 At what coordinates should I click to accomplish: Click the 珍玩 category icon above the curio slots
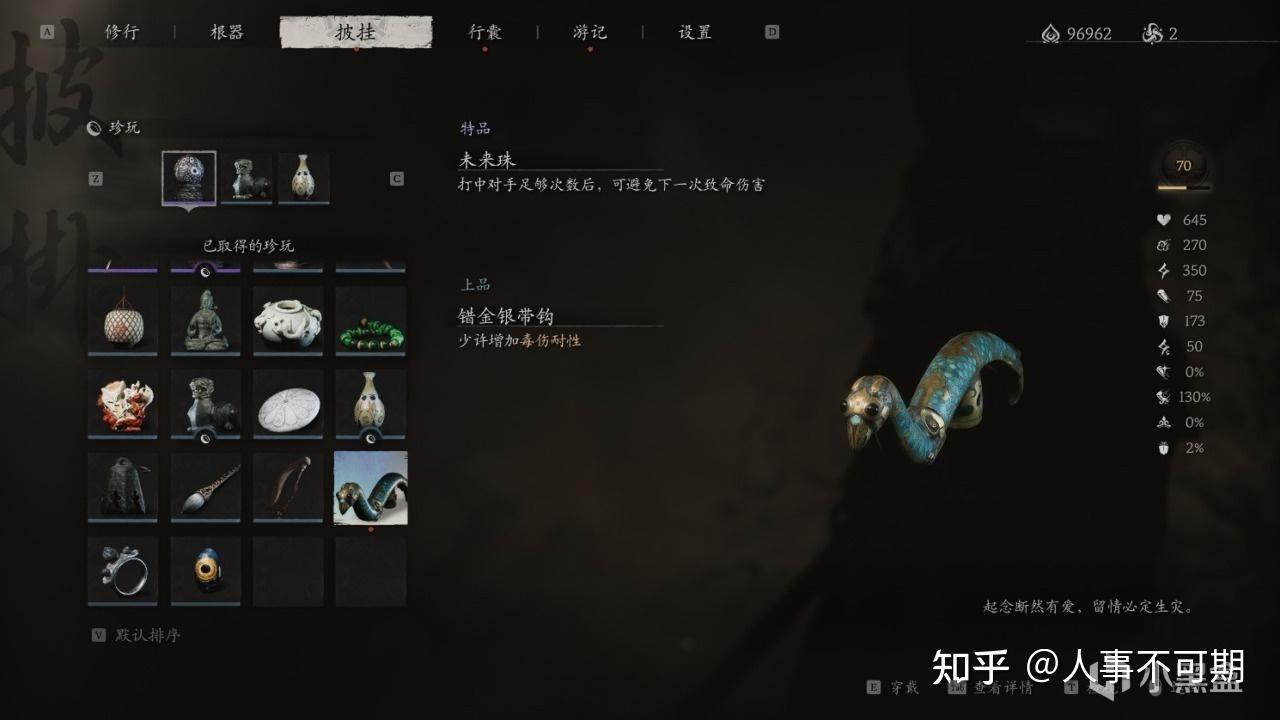click(x=93, y=127)
